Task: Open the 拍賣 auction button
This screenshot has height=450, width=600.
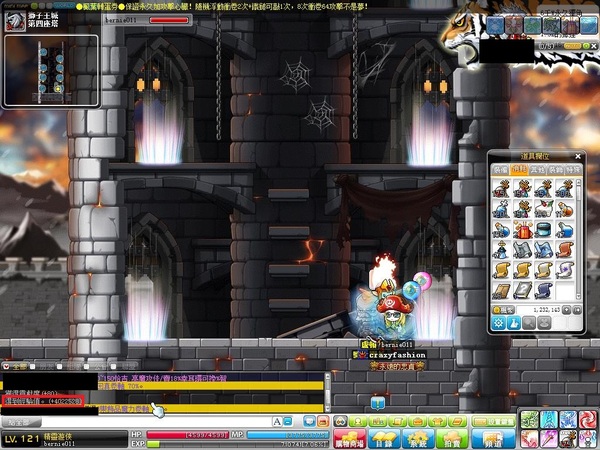Action: [453, 439]
